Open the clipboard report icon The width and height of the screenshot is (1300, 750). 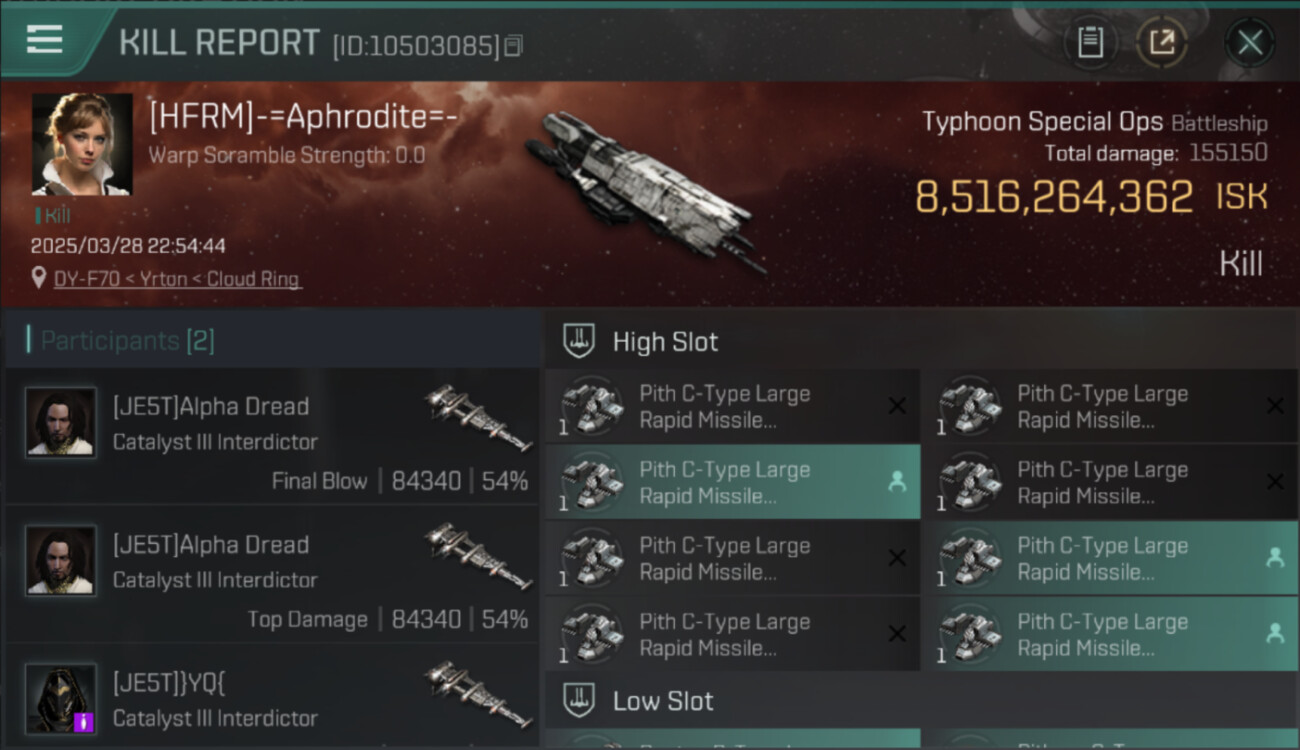[x=1090, y=43]
